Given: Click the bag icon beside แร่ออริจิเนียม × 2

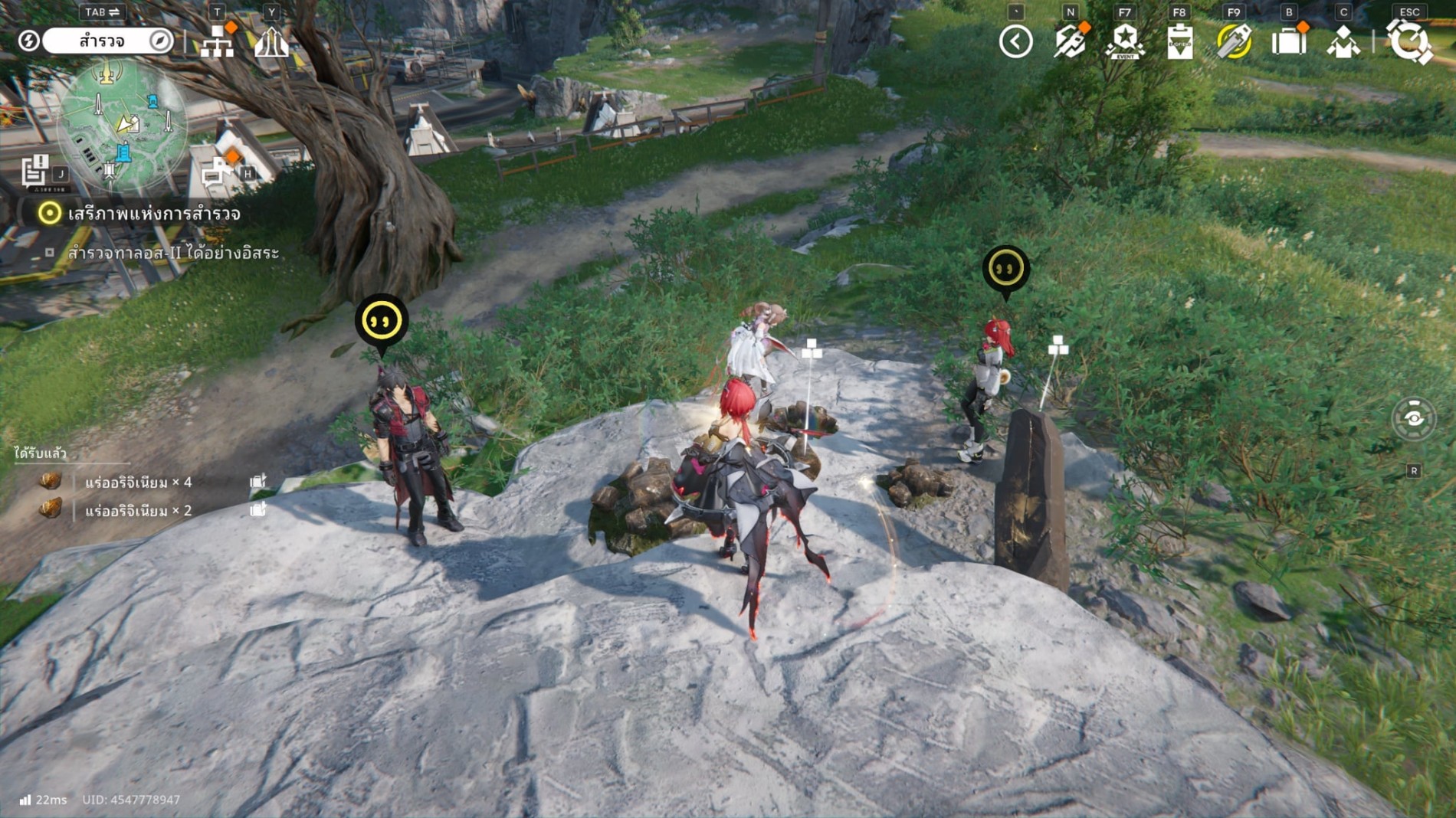Looking at the screenshot, I should (x=258, y=510).
